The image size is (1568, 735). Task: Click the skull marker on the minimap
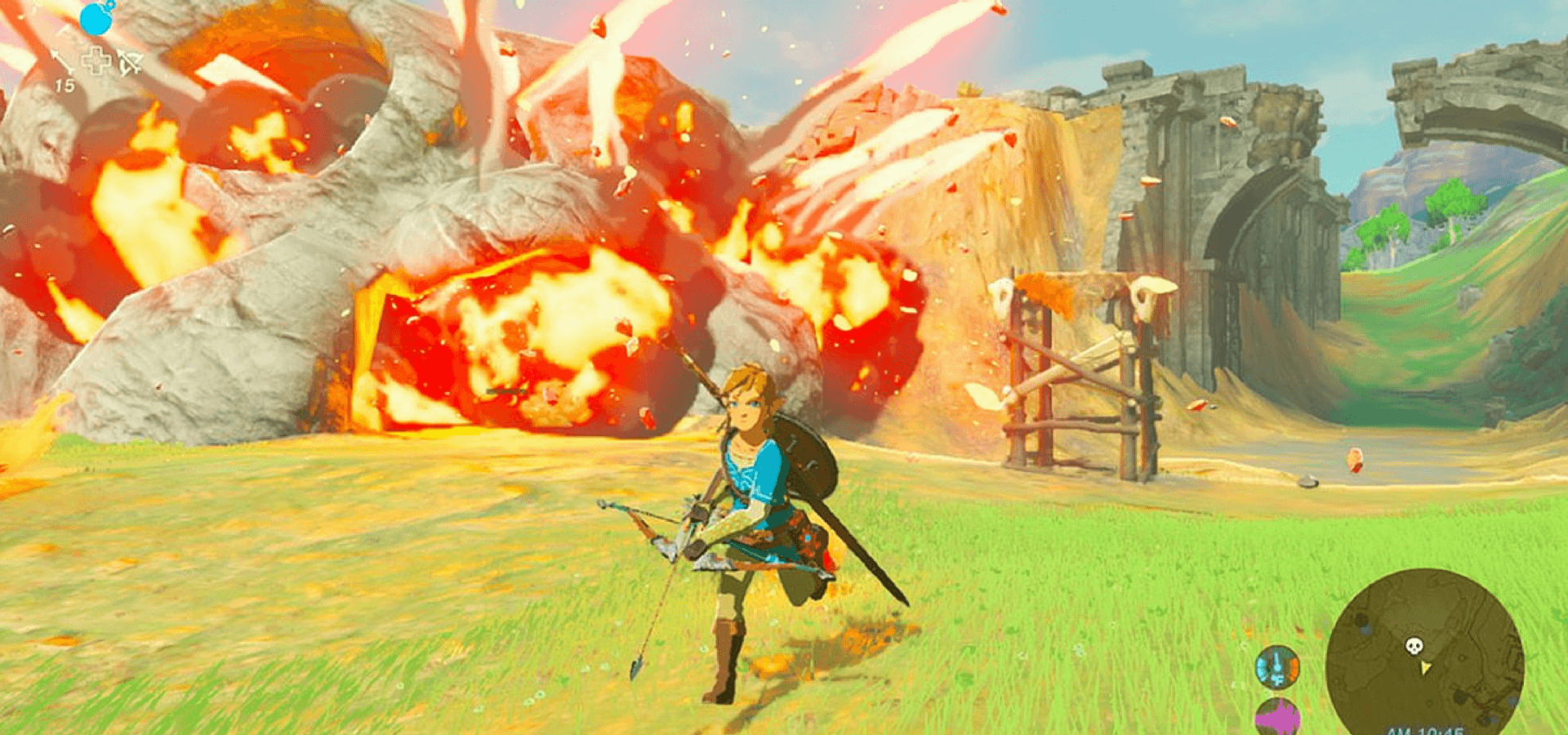[x=1414, y=647]
